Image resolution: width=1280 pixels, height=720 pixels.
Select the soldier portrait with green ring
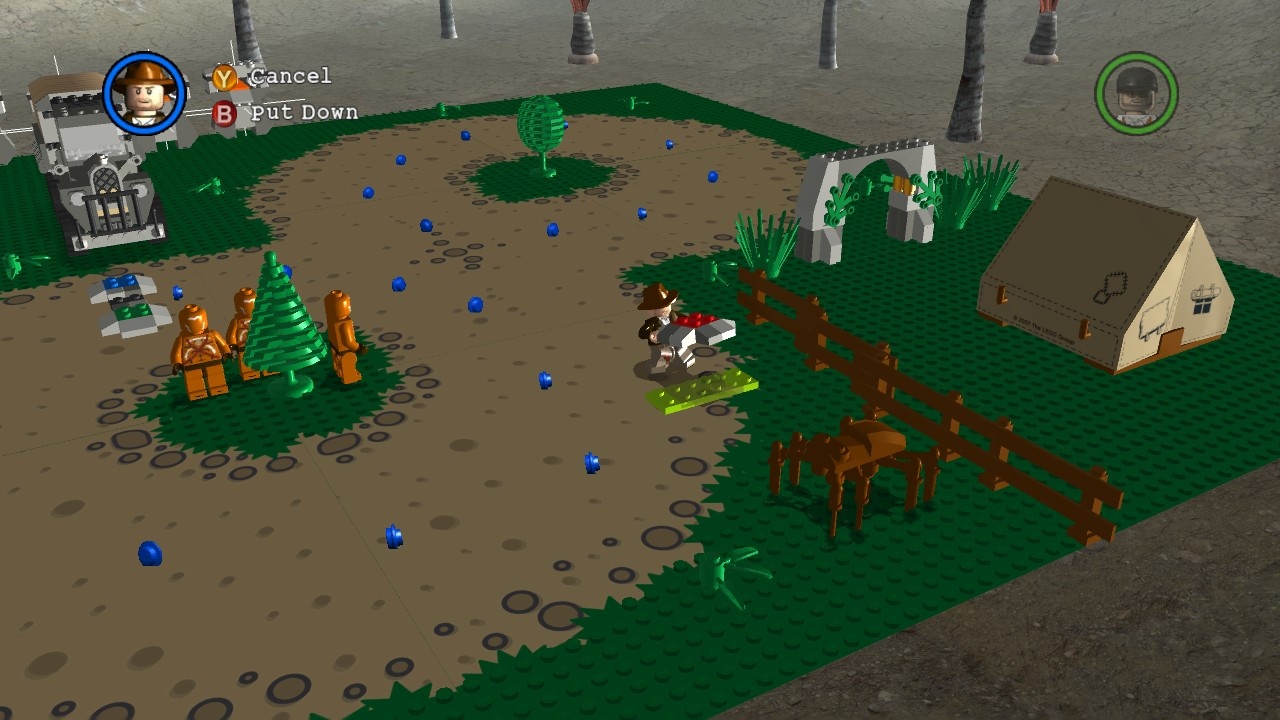[x=1138, y=93]
